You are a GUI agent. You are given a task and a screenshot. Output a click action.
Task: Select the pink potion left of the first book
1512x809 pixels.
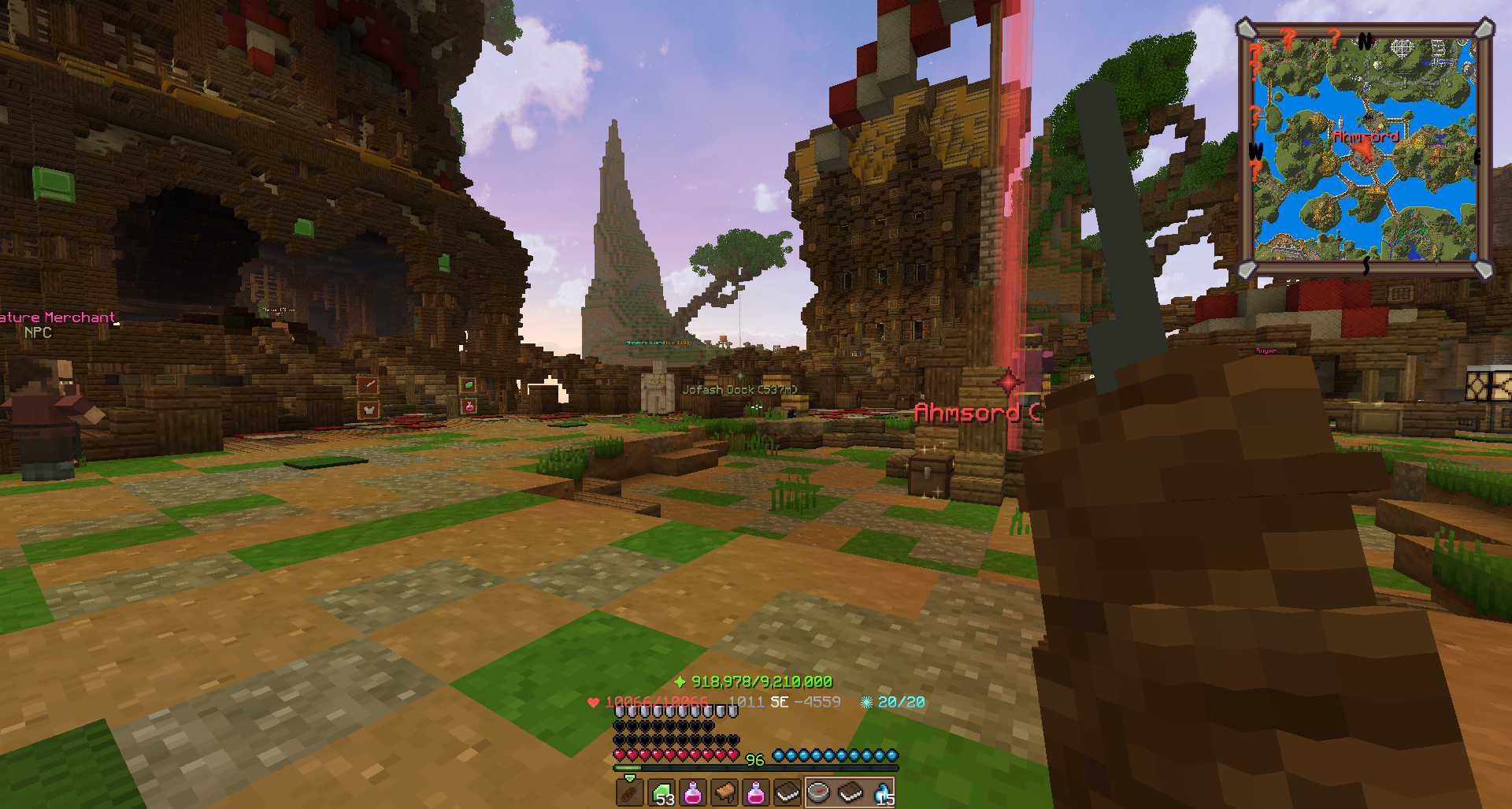point(756,792)
